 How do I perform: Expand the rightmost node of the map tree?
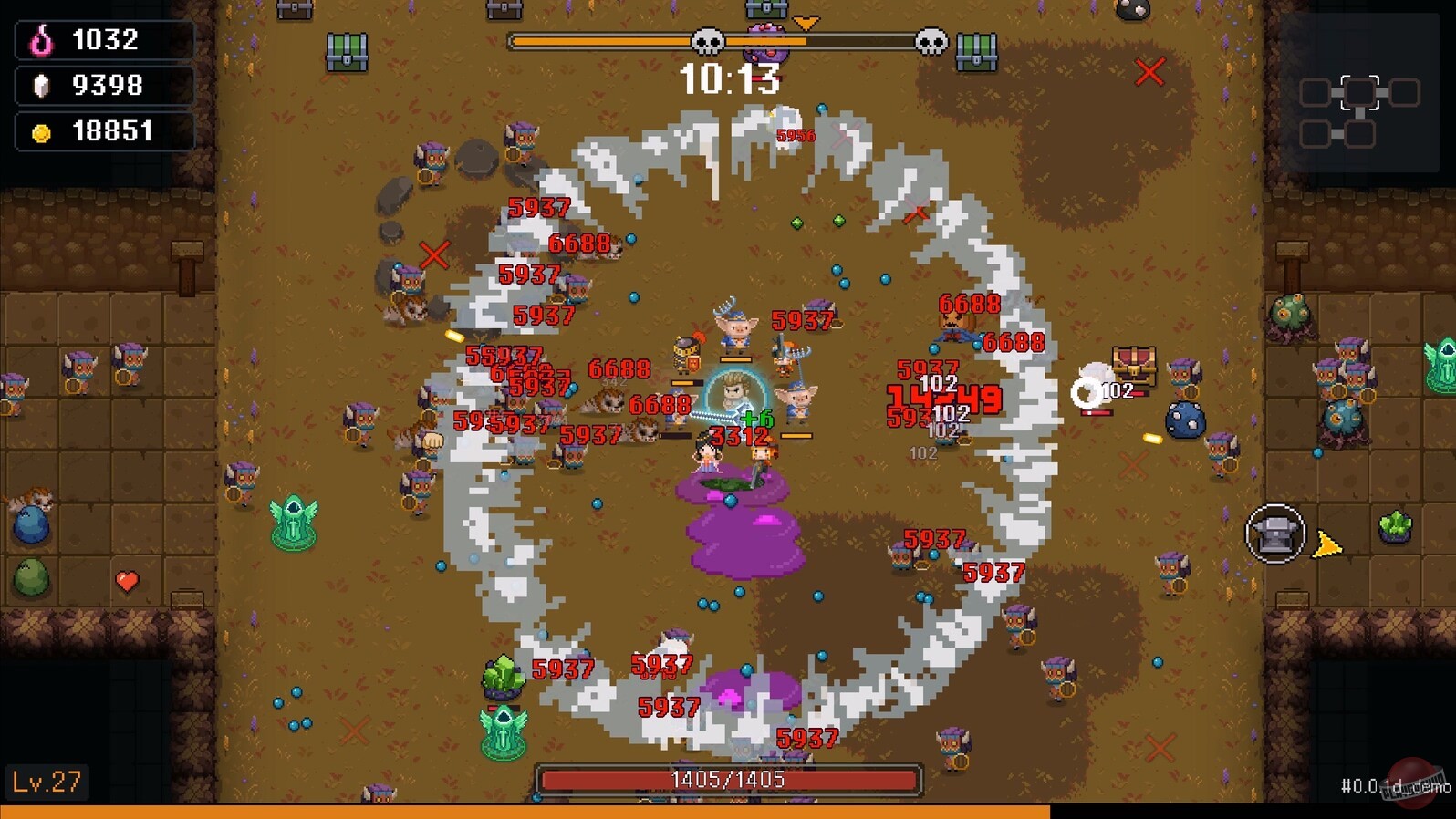click(x=1404, y=92)
